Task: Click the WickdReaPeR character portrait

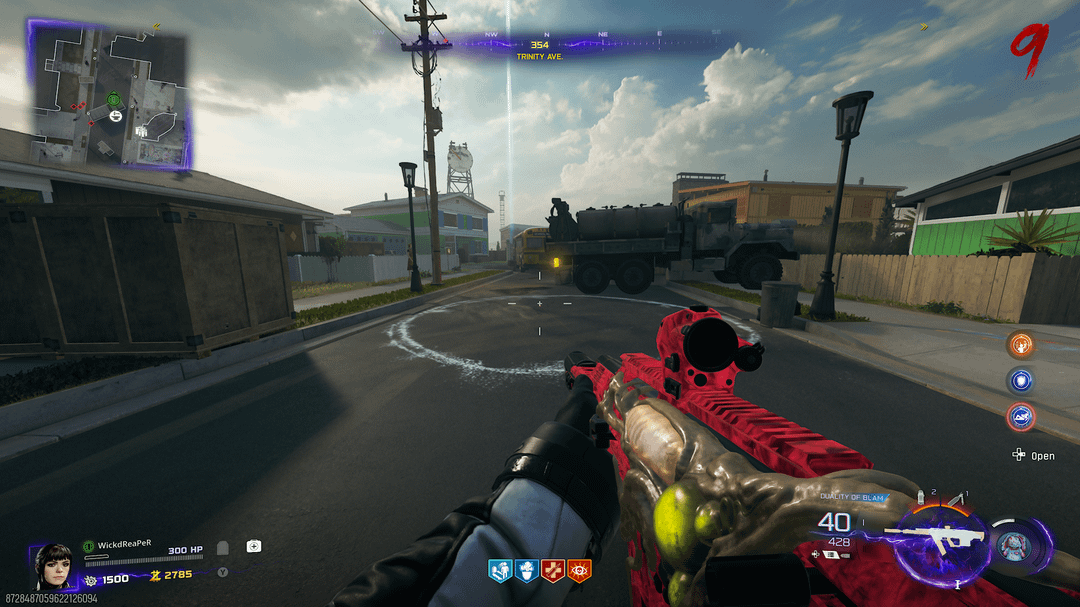Action: (53, 566)
